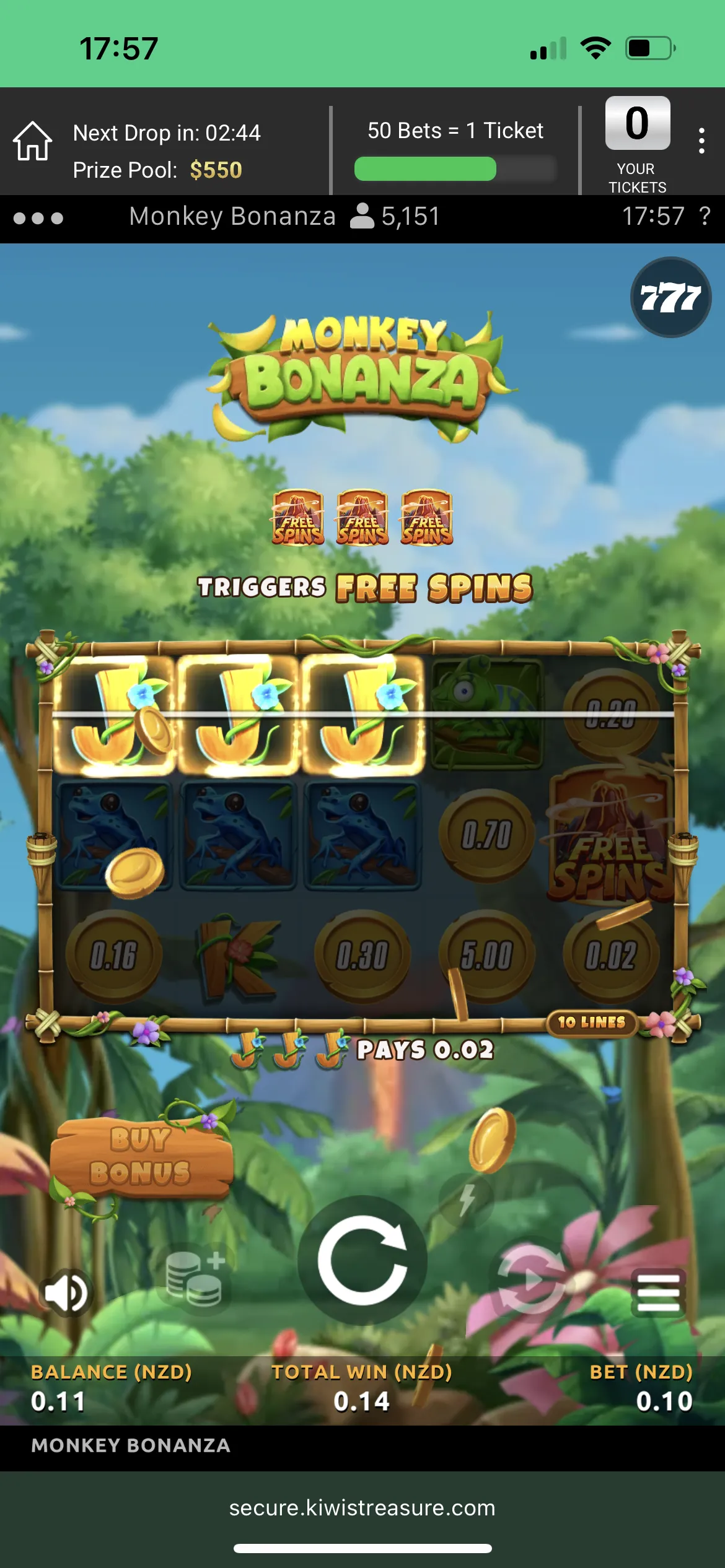Open the Buy Bonus wooden sign
The image size is (725, 1568).
click(141, 1156)
